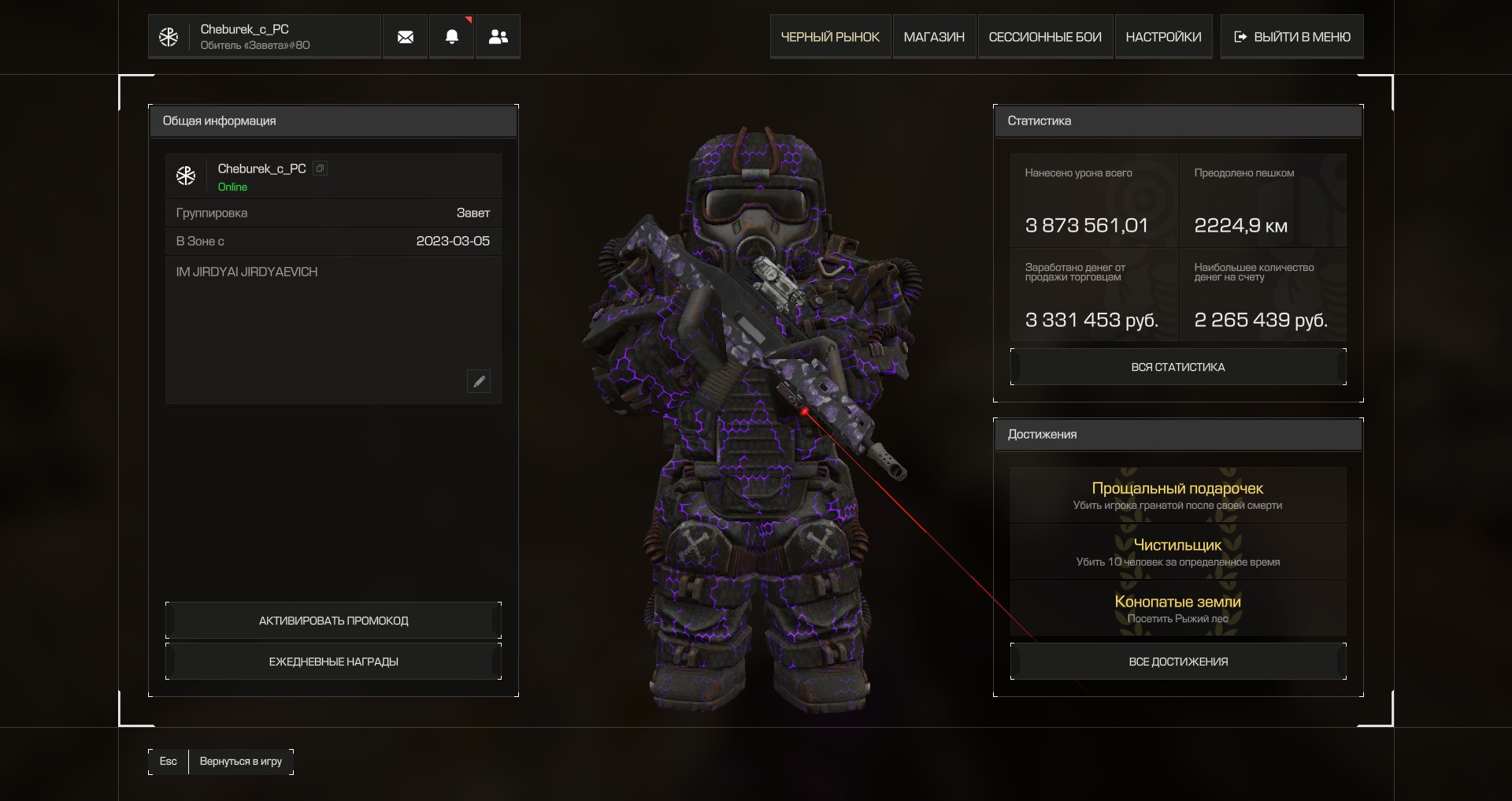
Task: Select the Конопатые земли achievement
Action: [1178, 609]
